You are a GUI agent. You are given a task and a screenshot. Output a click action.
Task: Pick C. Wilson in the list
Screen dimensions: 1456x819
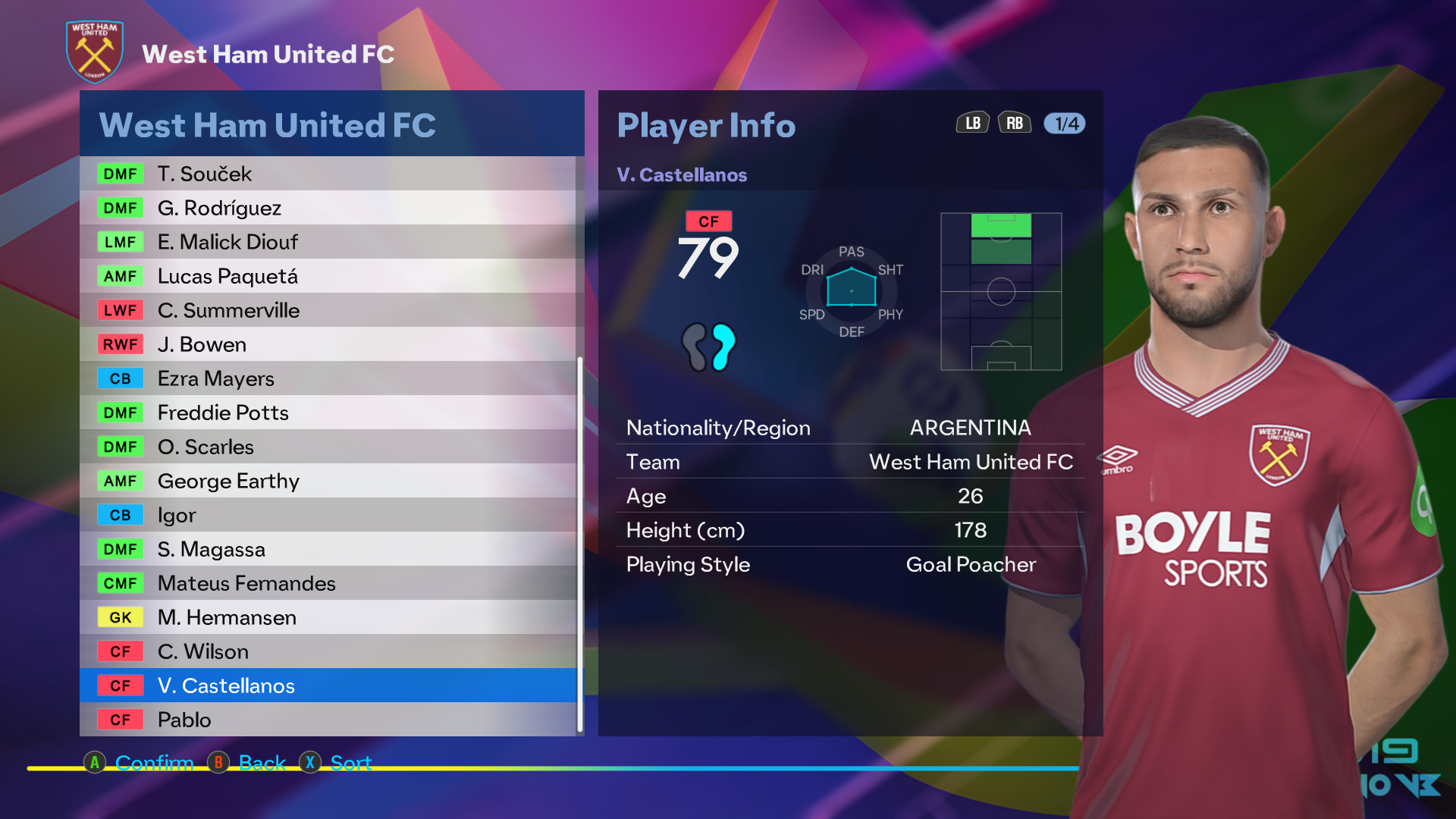(x=328, y=651)
